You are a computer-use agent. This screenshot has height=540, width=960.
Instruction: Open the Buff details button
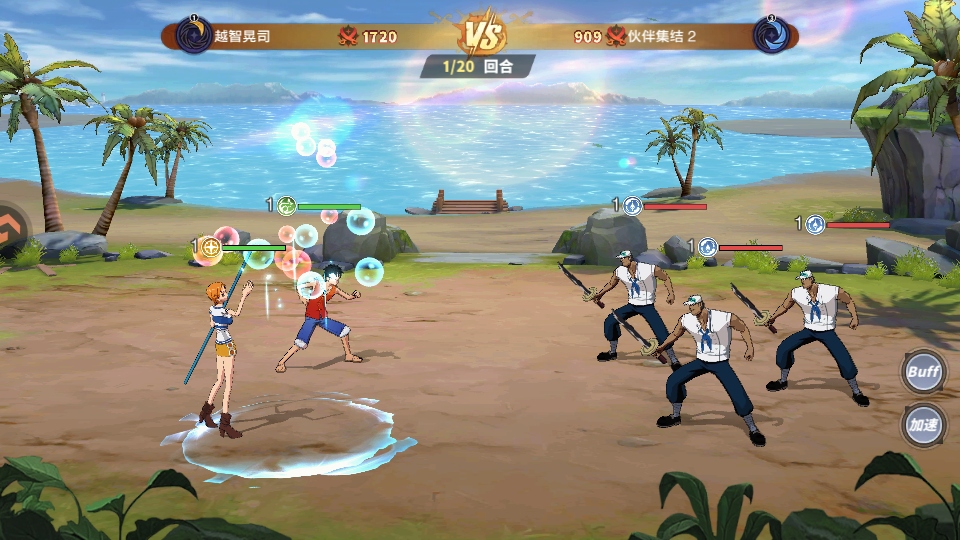click(923, 372)
